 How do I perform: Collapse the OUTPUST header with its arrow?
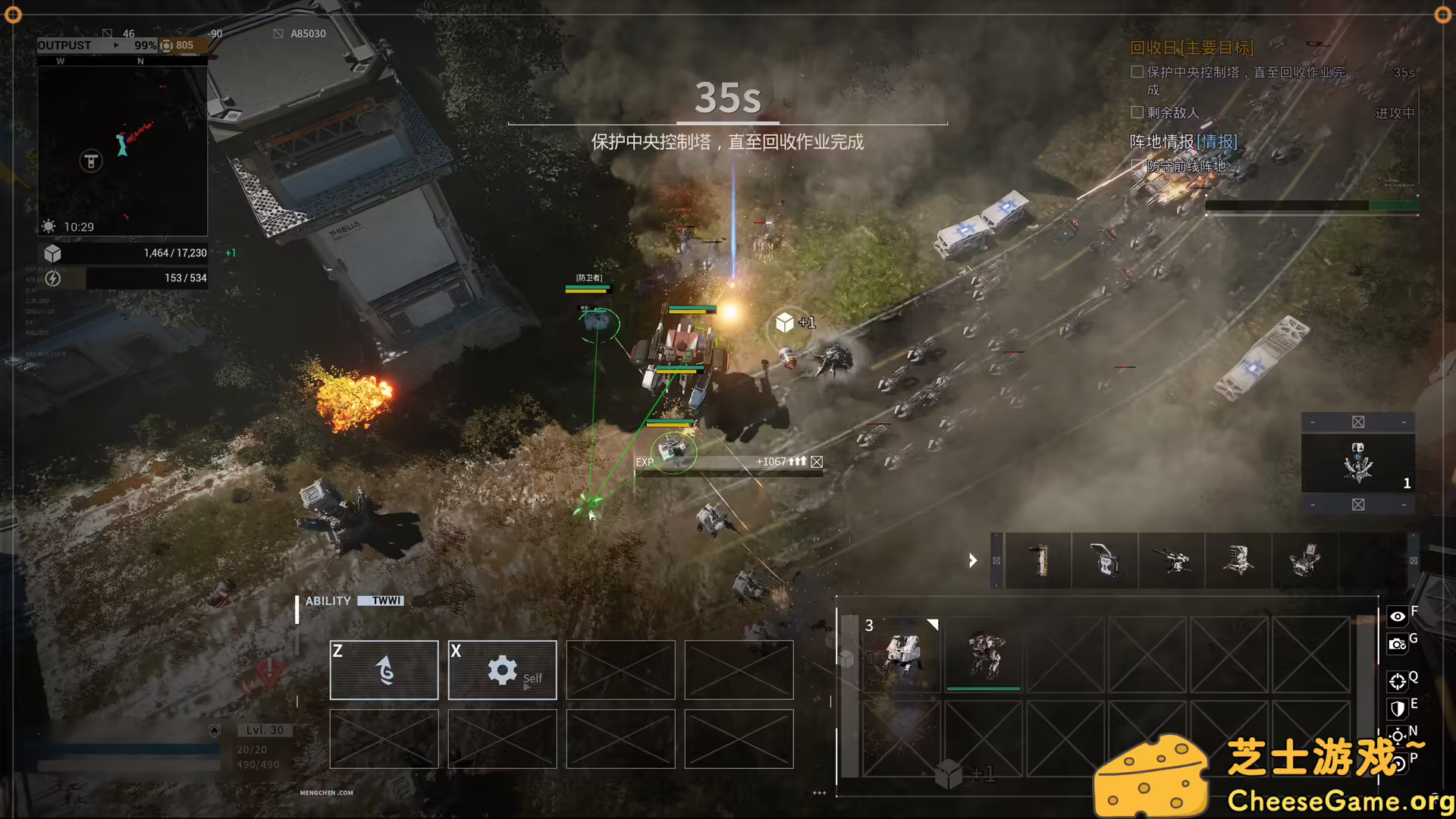click(x=118, y=45)
